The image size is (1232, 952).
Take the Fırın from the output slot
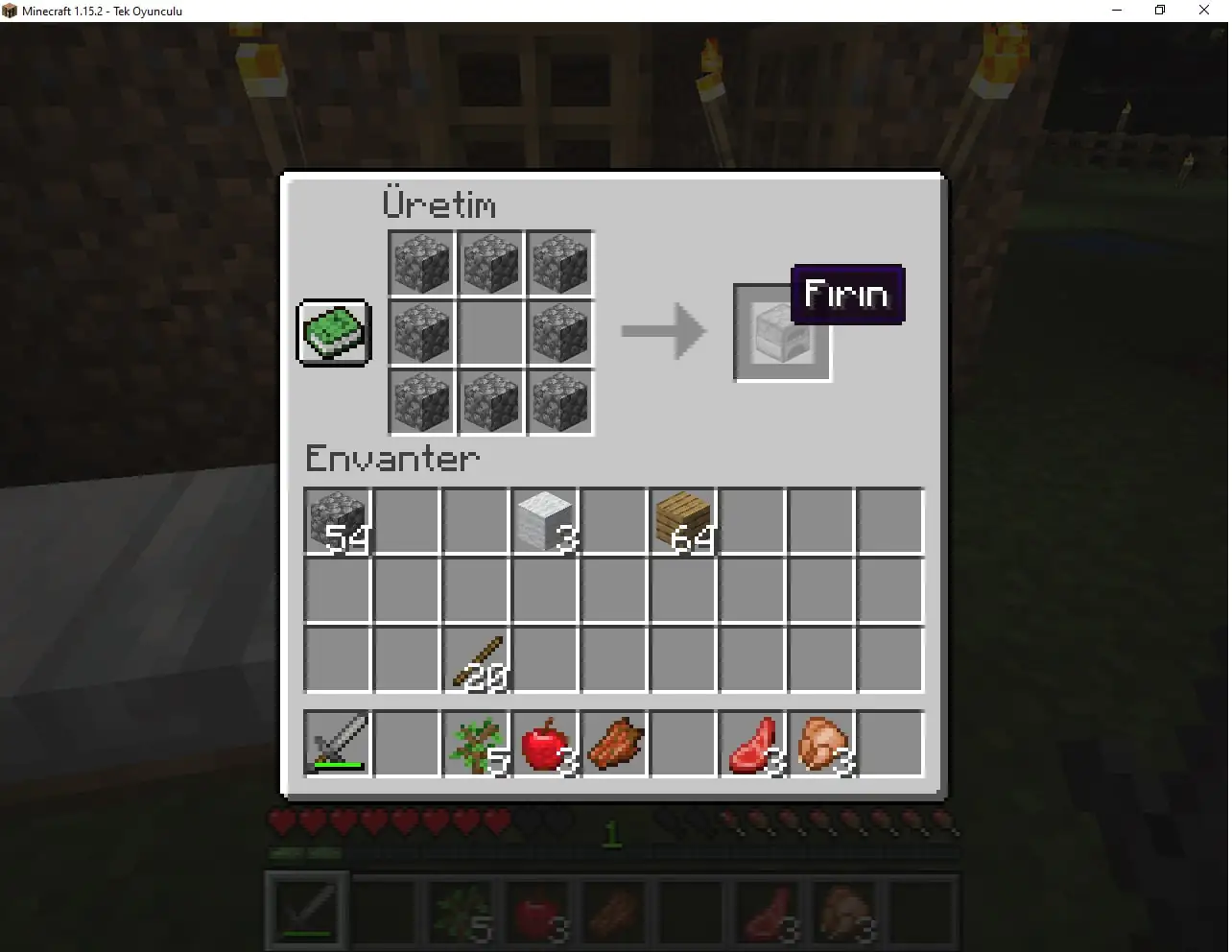[x=782, y=333]
